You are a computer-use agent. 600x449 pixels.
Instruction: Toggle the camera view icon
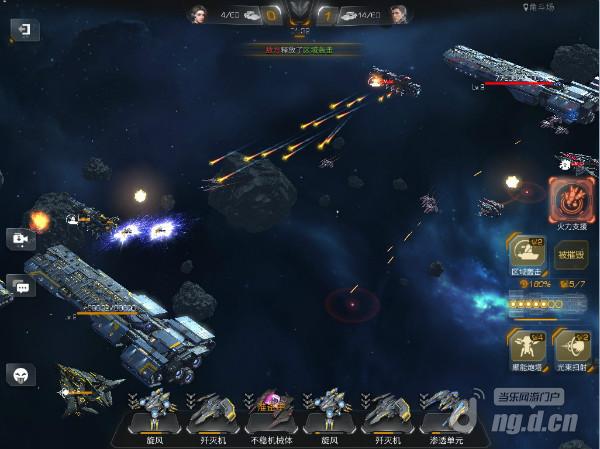coord(21,240)
